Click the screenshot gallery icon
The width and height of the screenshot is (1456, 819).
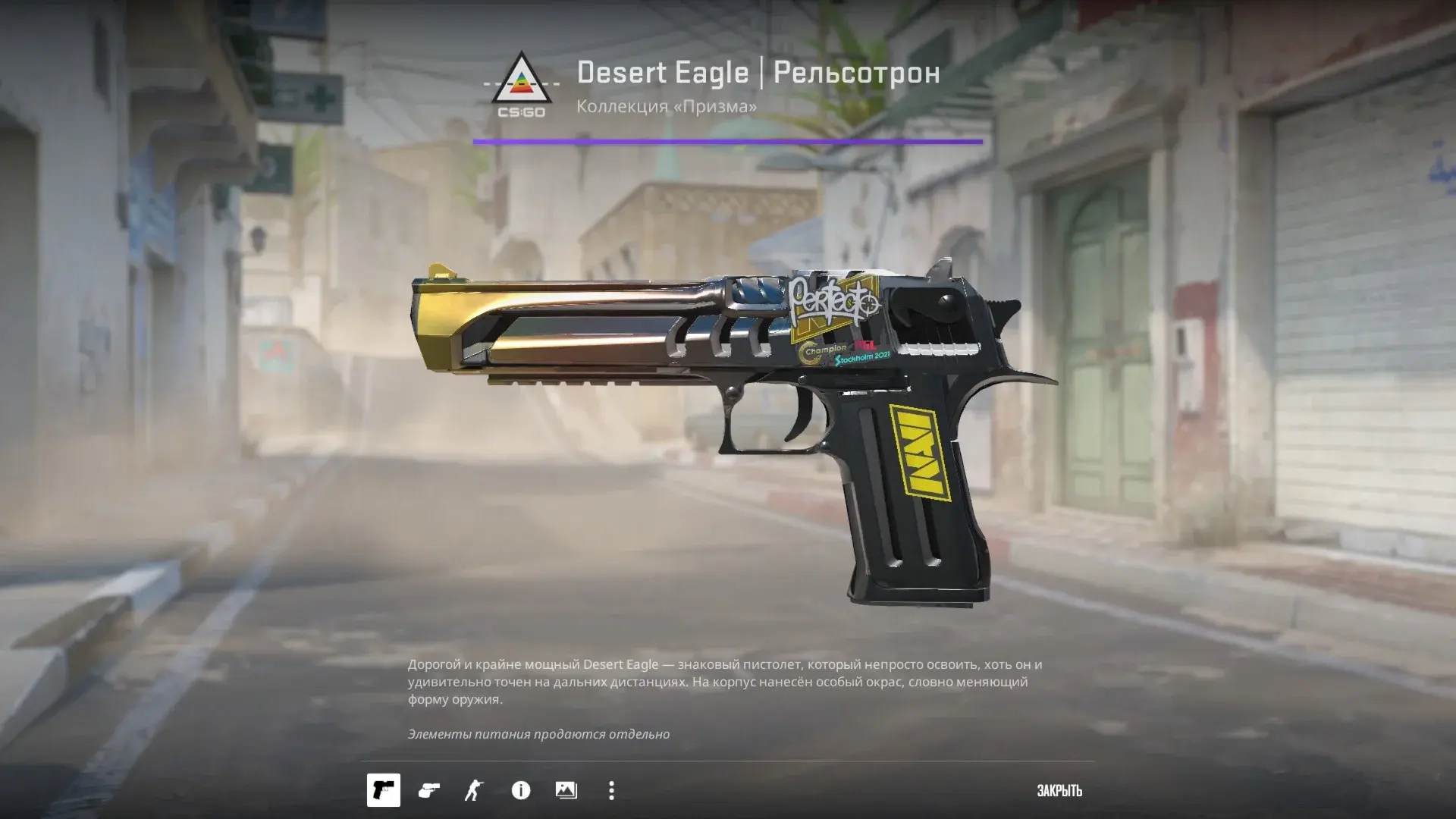567,791
